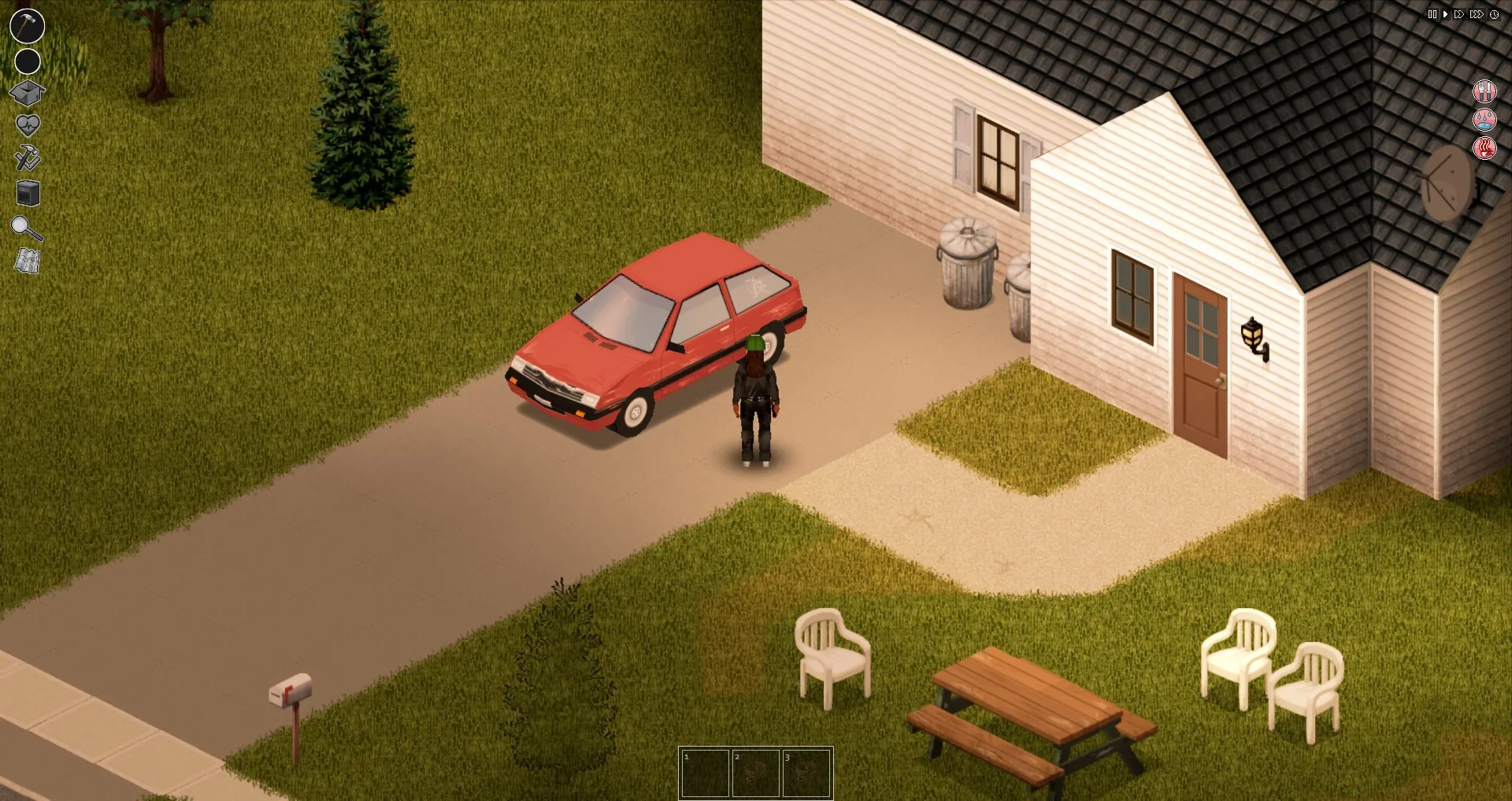Select the item in hotbar slot 3

tap(807, 773)
